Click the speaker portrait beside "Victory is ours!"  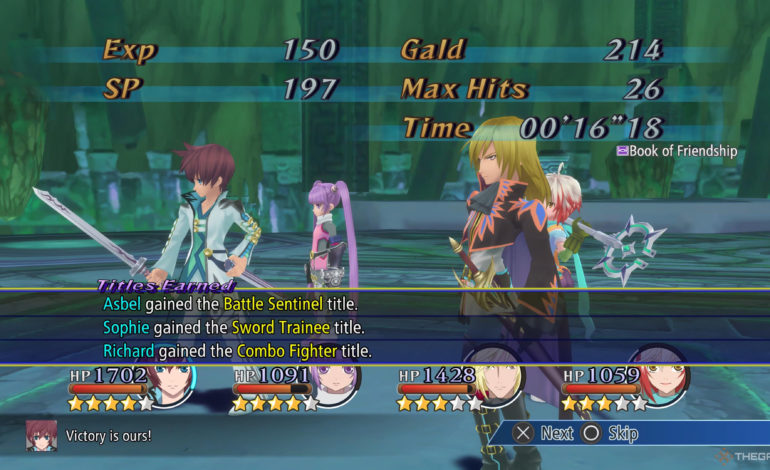(40, 435)
